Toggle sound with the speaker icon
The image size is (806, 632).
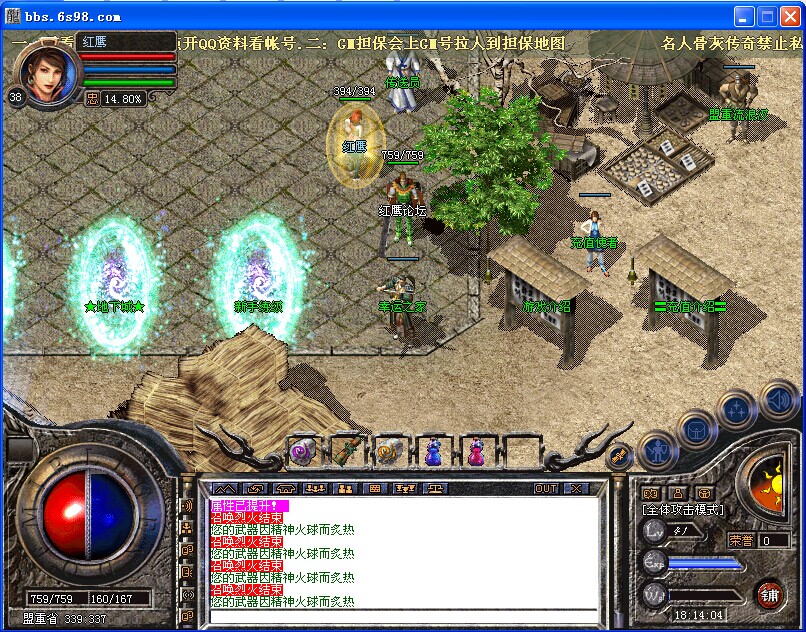pyautogui.click(x=777, y=400)
